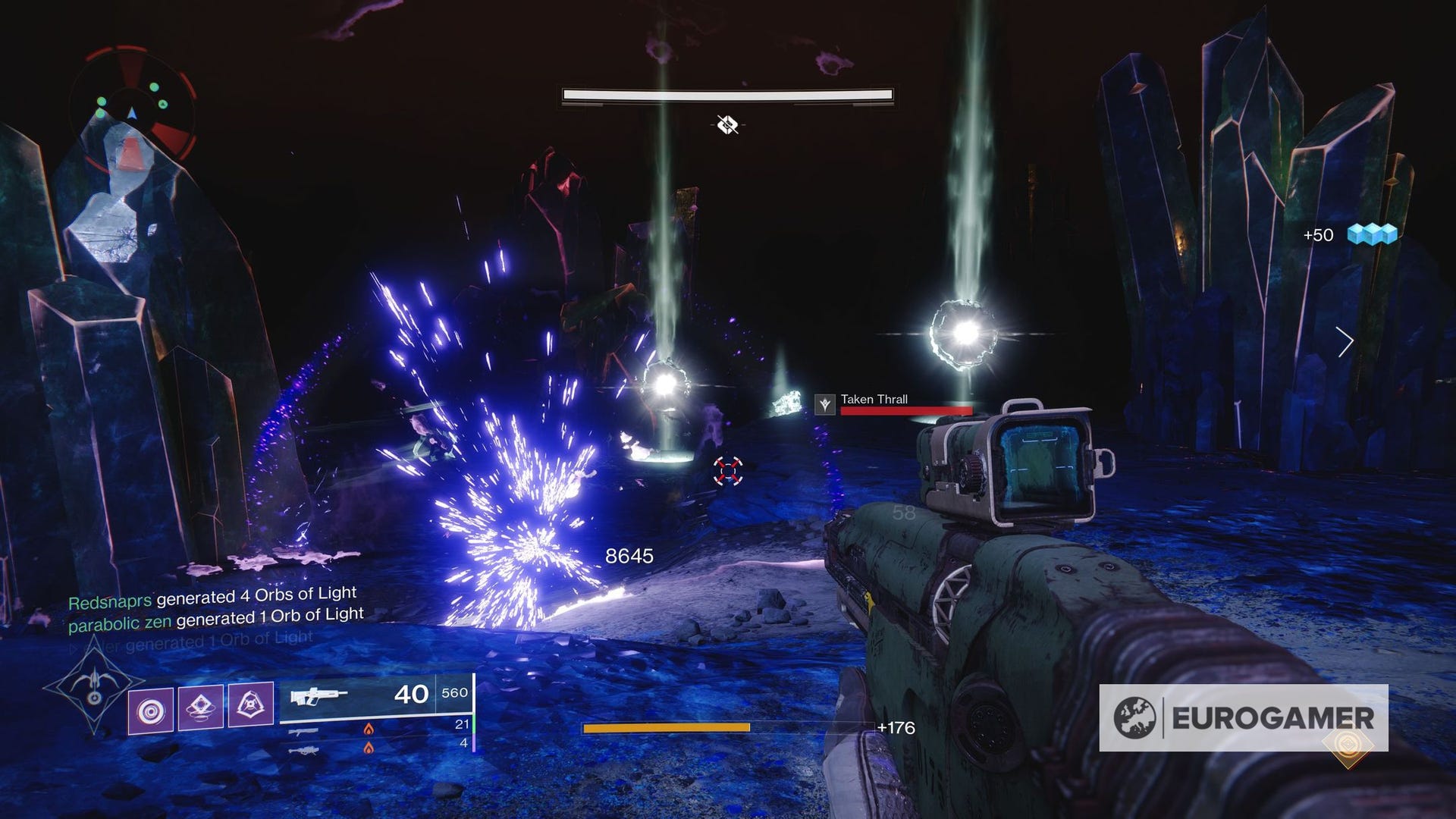This screenshot has width=1456, height=819.
Task: Select the equipped auto rifle icon
Action: click(318, 694)
